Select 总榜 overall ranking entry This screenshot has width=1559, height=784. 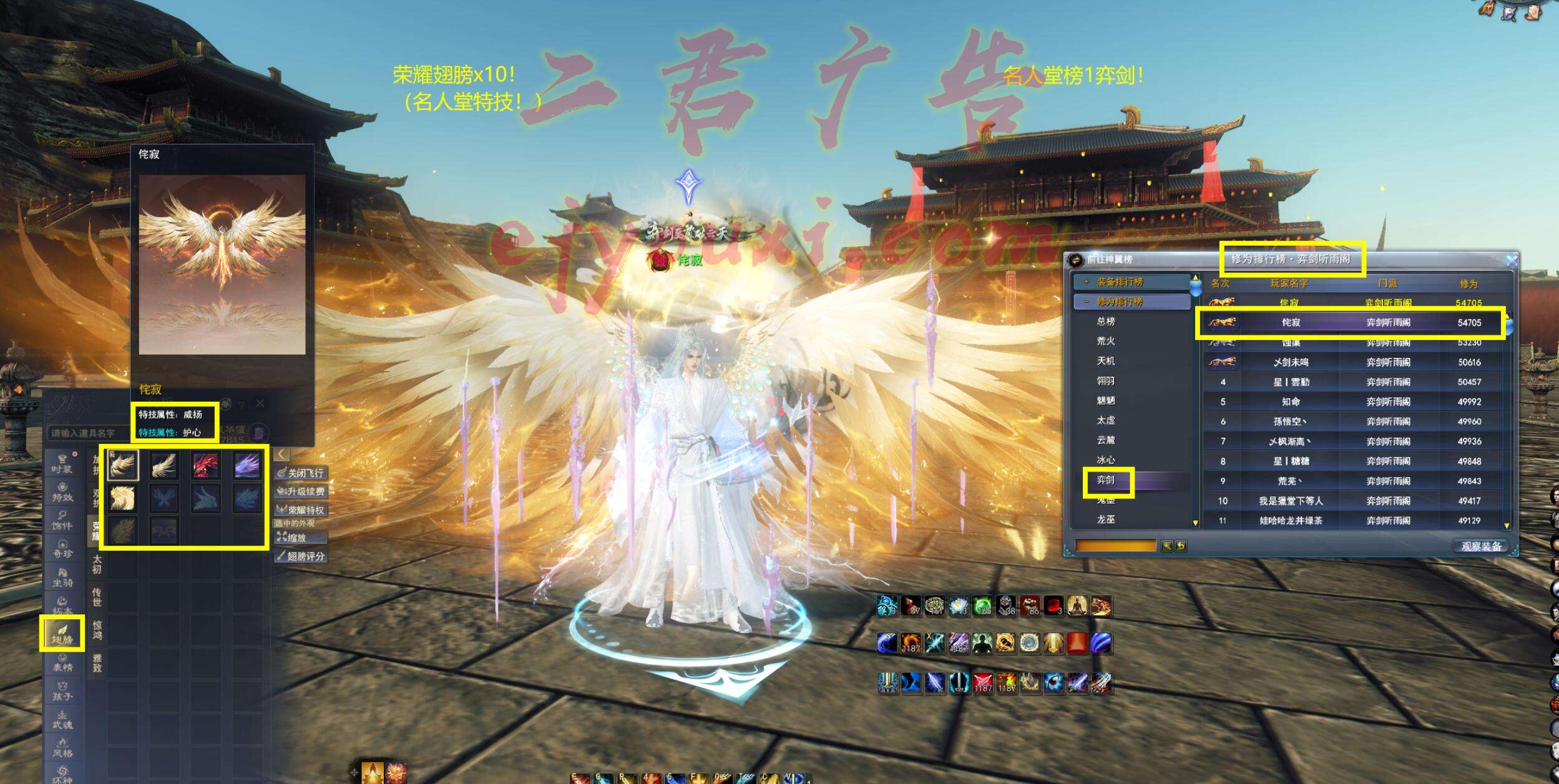point(1106,321)
